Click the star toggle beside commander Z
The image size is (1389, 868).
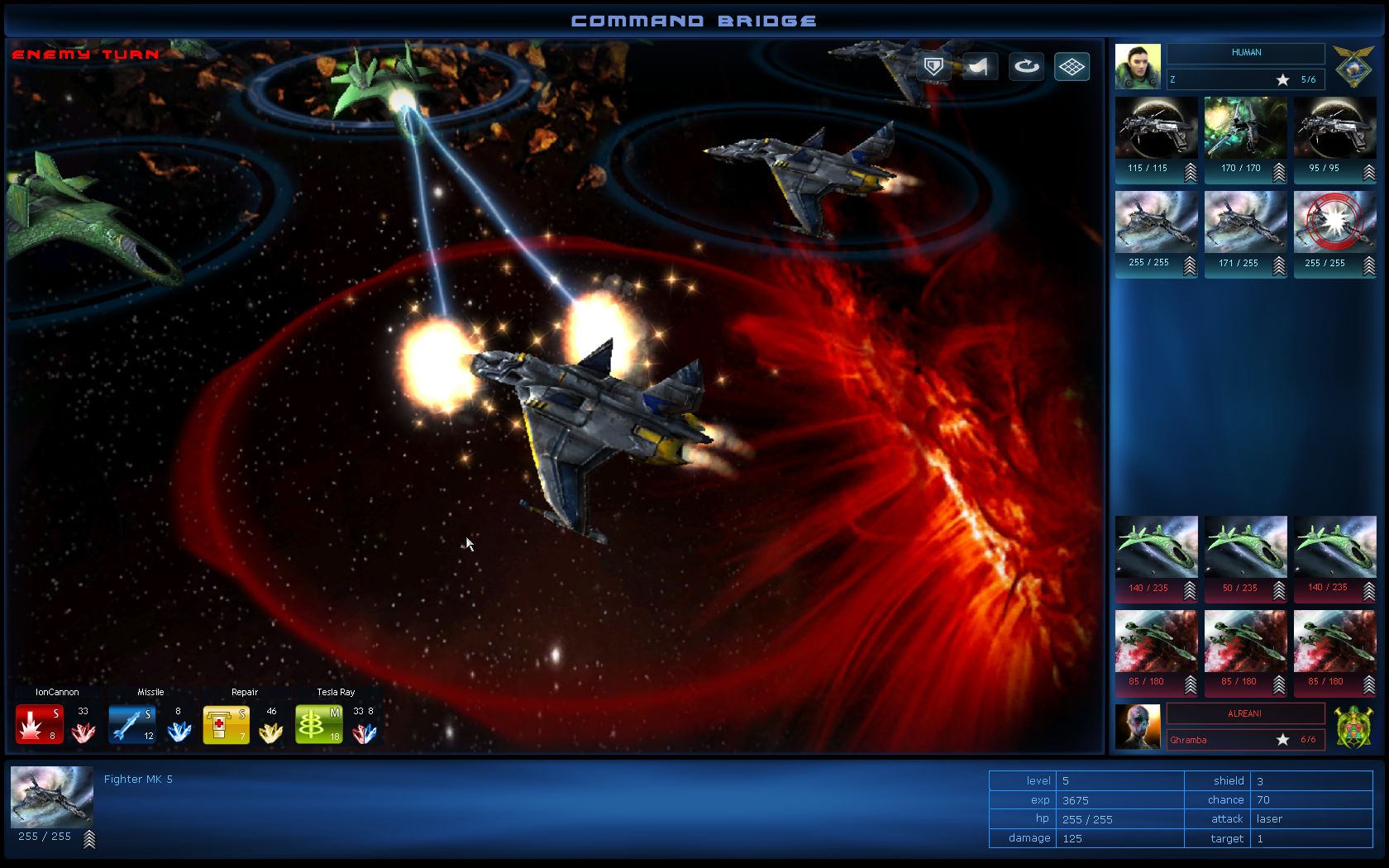(x=1282, y=79)
